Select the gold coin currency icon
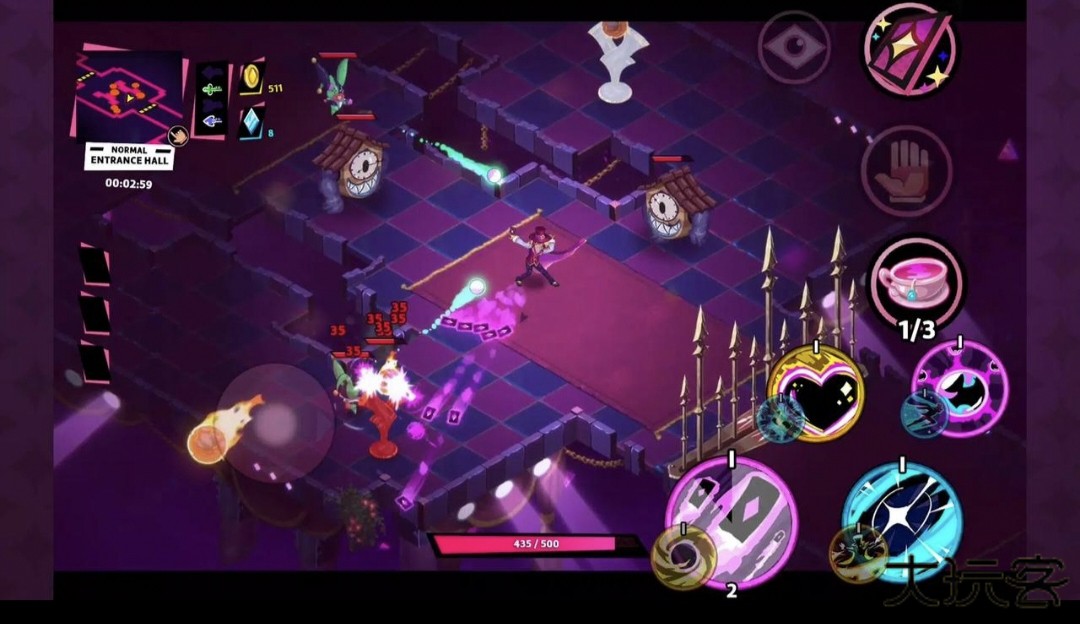Image resolution: width=1080 pixels, height=624 pixels. [x=252, y=78]
